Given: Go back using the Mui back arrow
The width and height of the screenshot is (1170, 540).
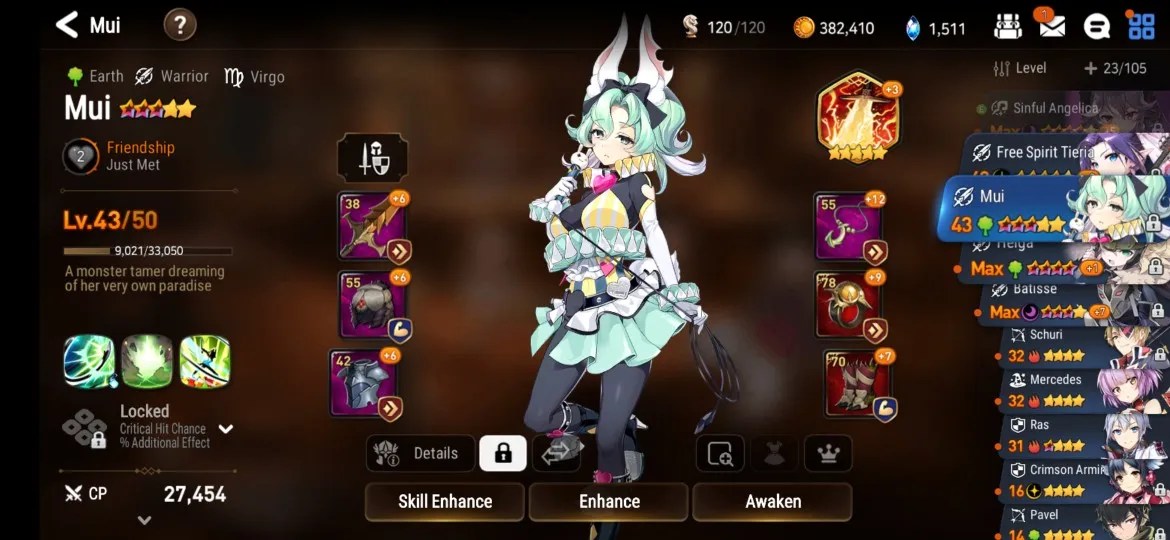Looking at the screenshot, I should [x=67, y=25].
